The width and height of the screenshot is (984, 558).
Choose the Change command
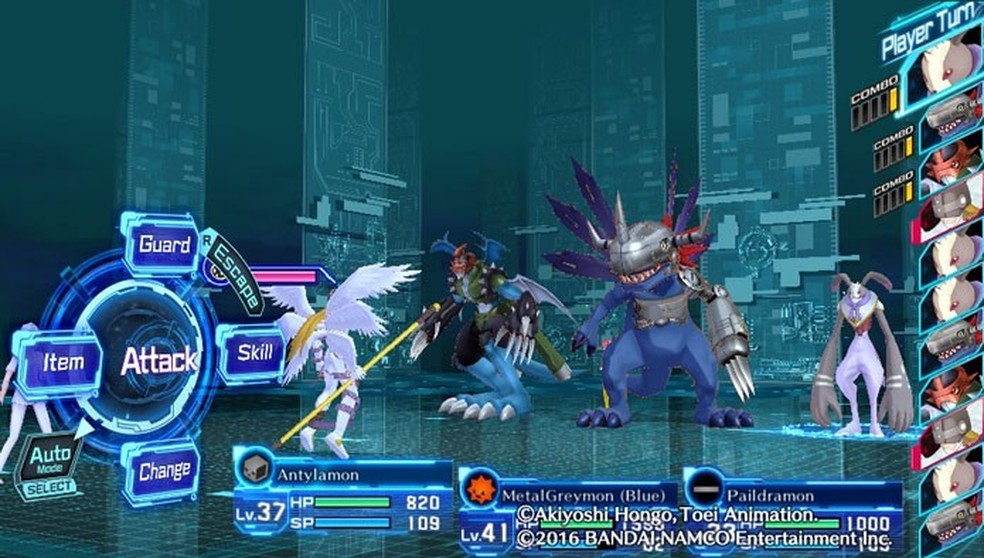[164, 469]
